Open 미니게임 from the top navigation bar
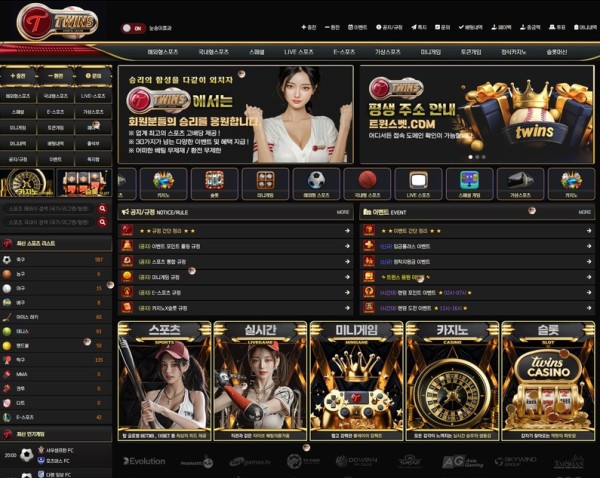 (432, 50)
